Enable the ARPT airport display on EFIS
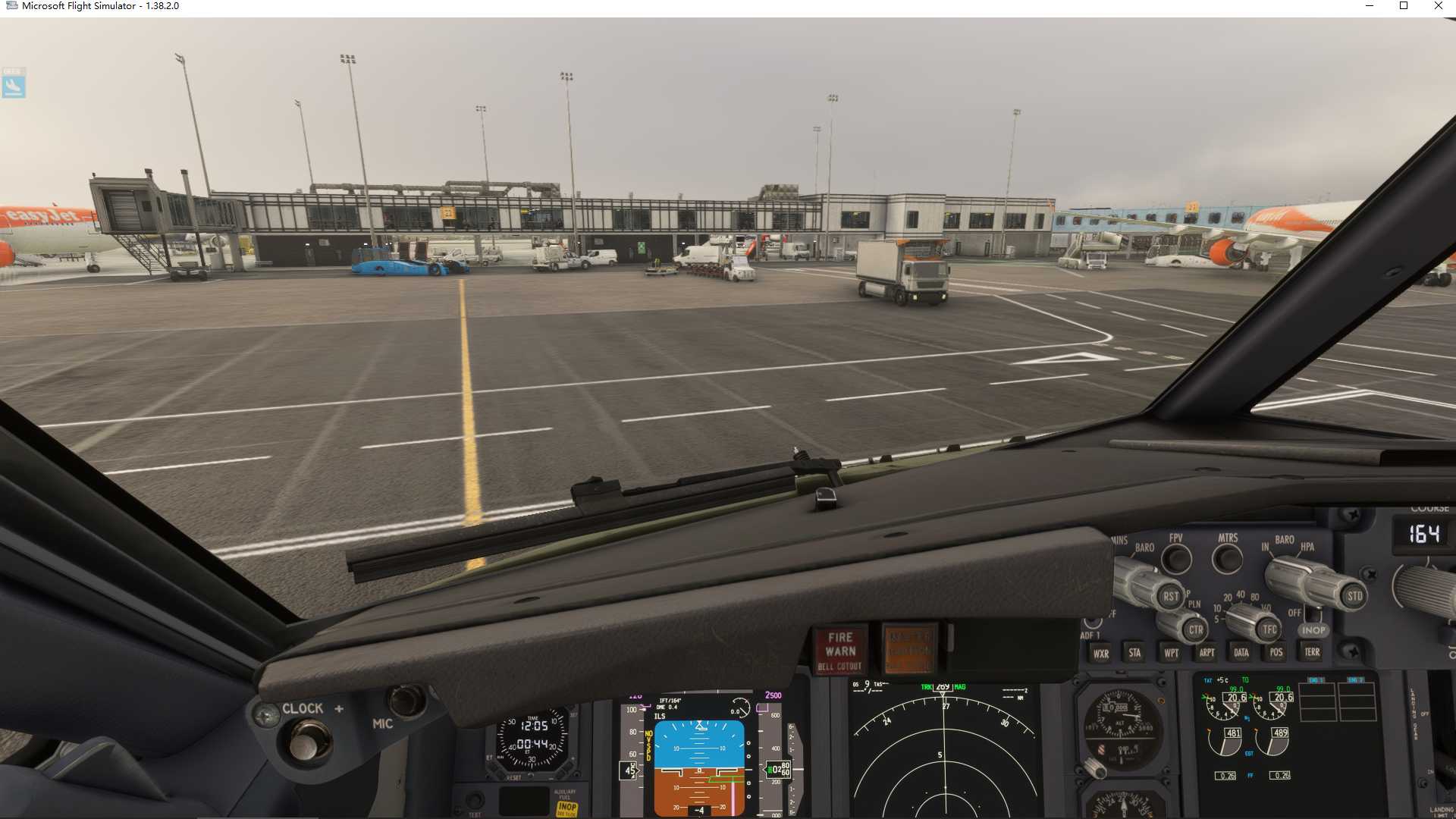The width and height of the screenshot is (1456, 819). click(x=1206, y=652)
